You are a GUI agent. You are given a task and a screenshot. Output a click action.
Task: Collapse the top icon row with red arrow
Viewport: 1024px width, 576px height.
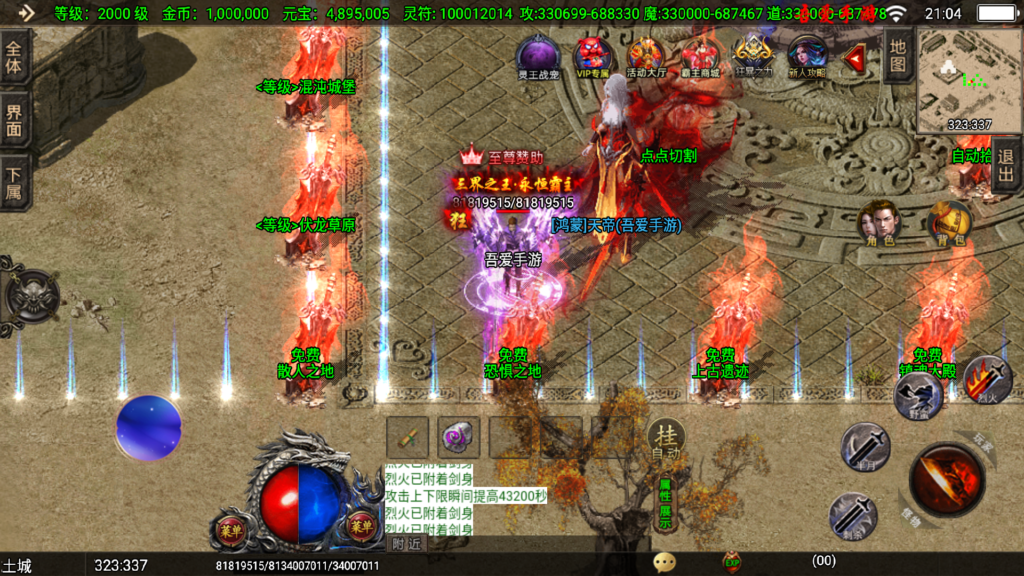853,60
